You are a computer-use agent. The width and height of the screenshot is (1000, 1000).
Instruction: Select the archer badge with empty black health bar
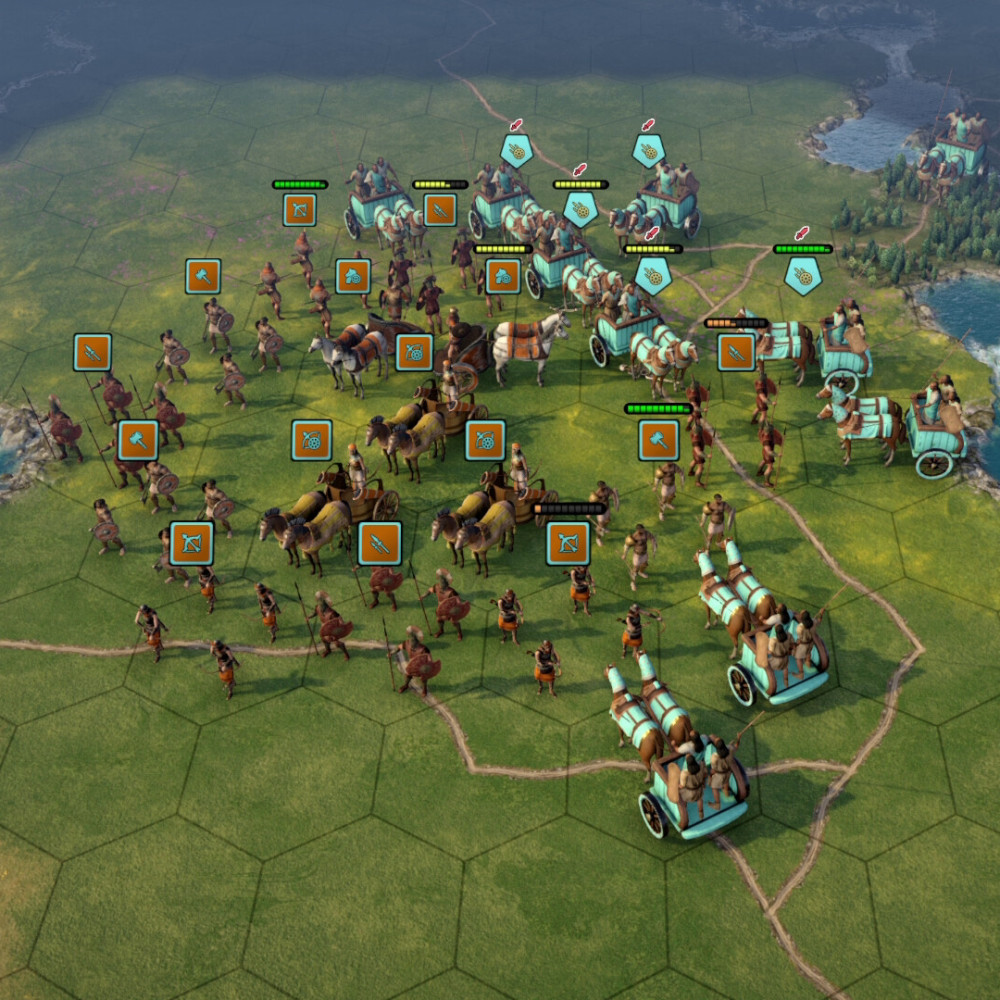(568, 543)
